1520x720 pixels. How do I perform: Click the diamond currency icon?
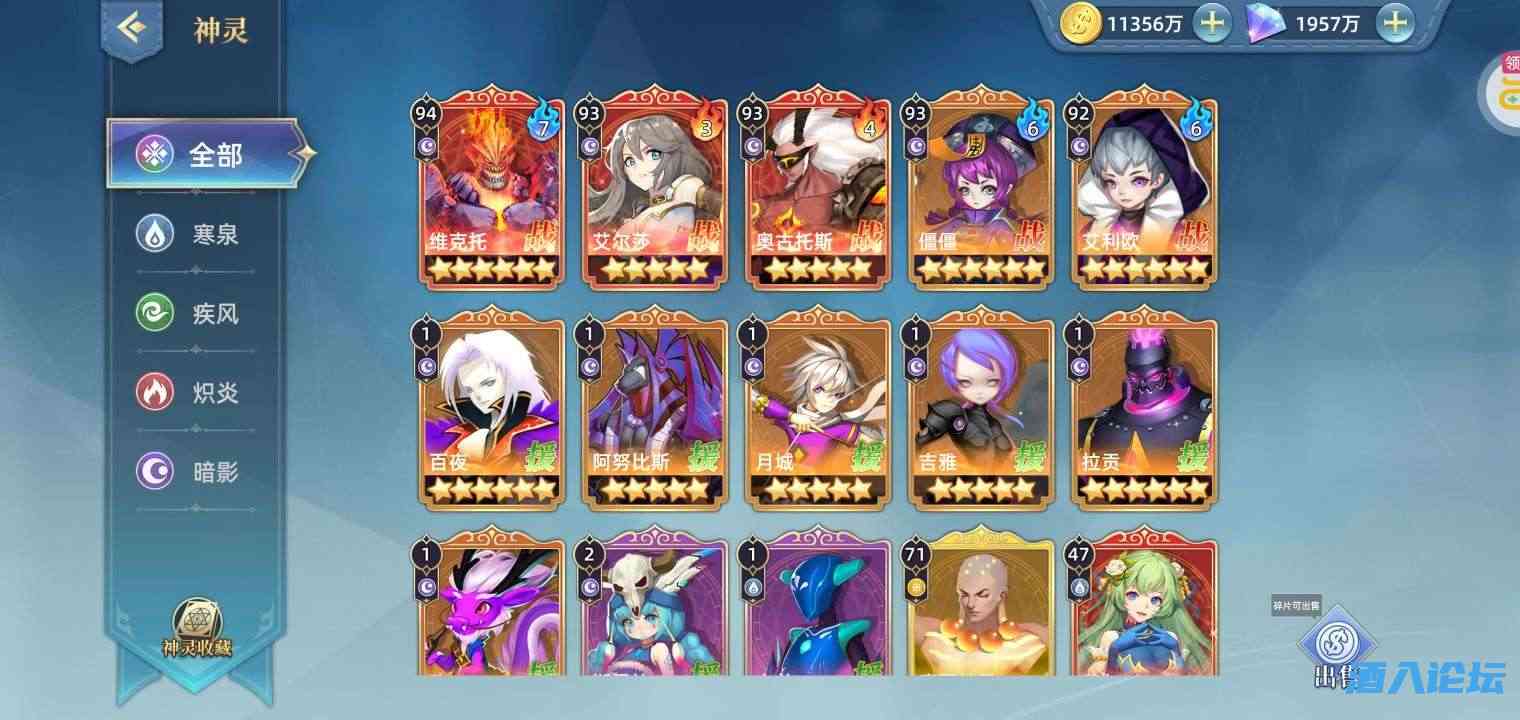click(1264, 22)
